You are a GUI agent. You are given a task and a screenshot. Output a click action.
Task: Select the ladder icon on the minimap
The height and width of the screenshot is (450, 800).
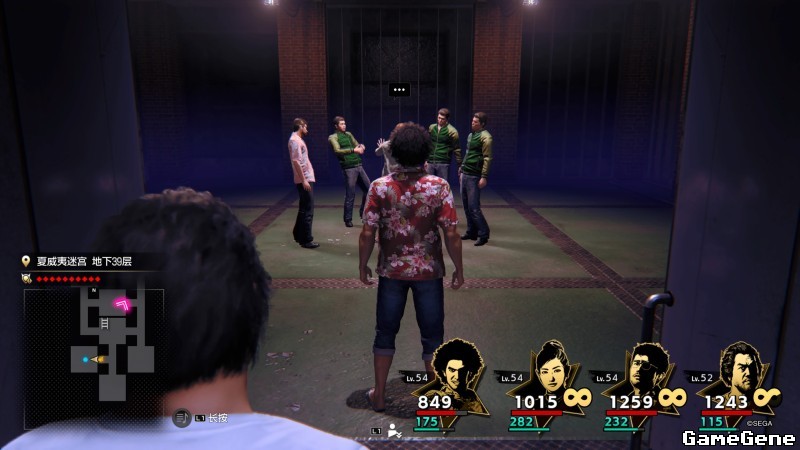pos(104,324)
